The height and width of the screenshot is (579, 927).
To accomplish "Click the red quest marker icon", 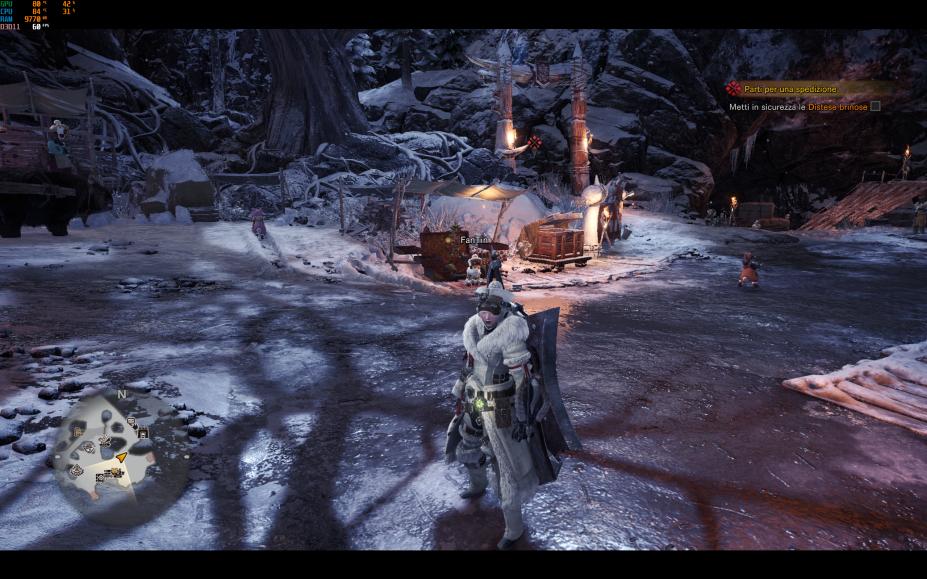I will pos(733,89).
